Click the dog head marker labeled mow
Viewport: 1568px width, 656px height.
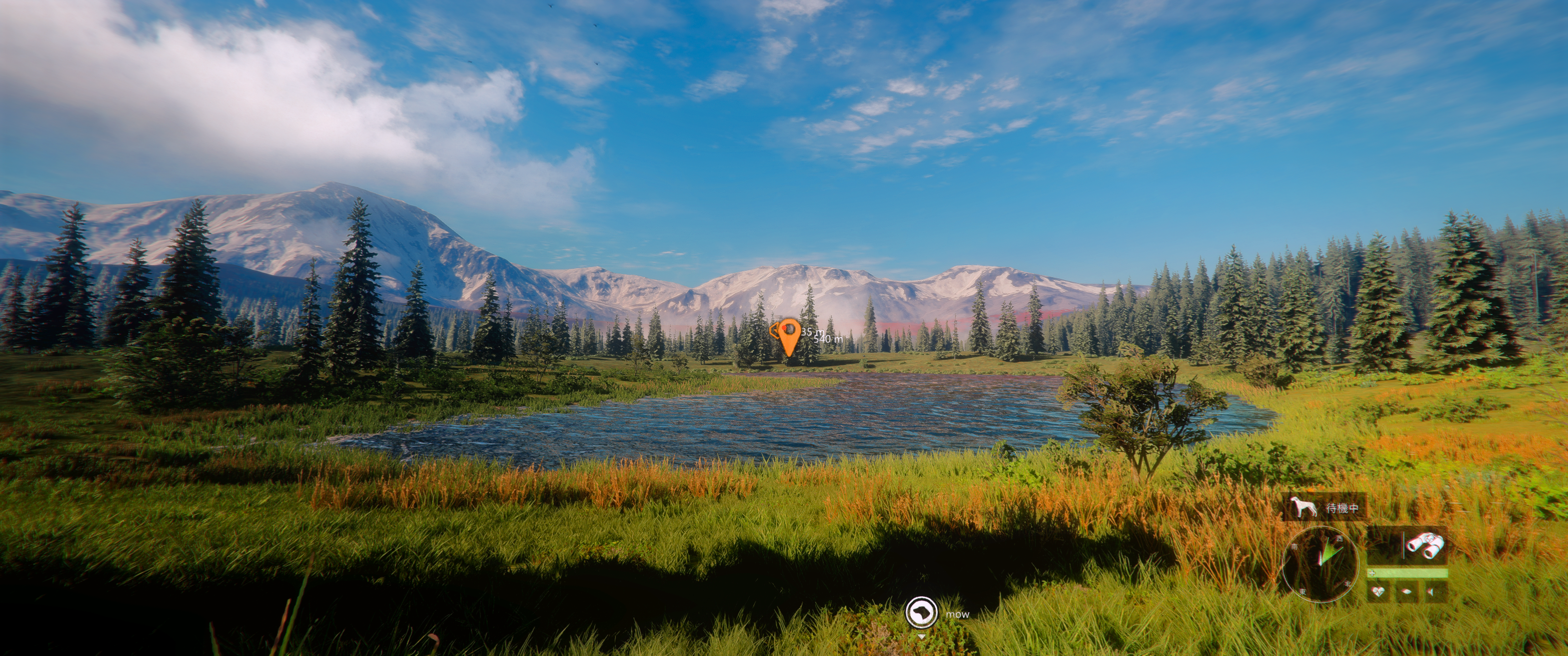pos(920,611)
